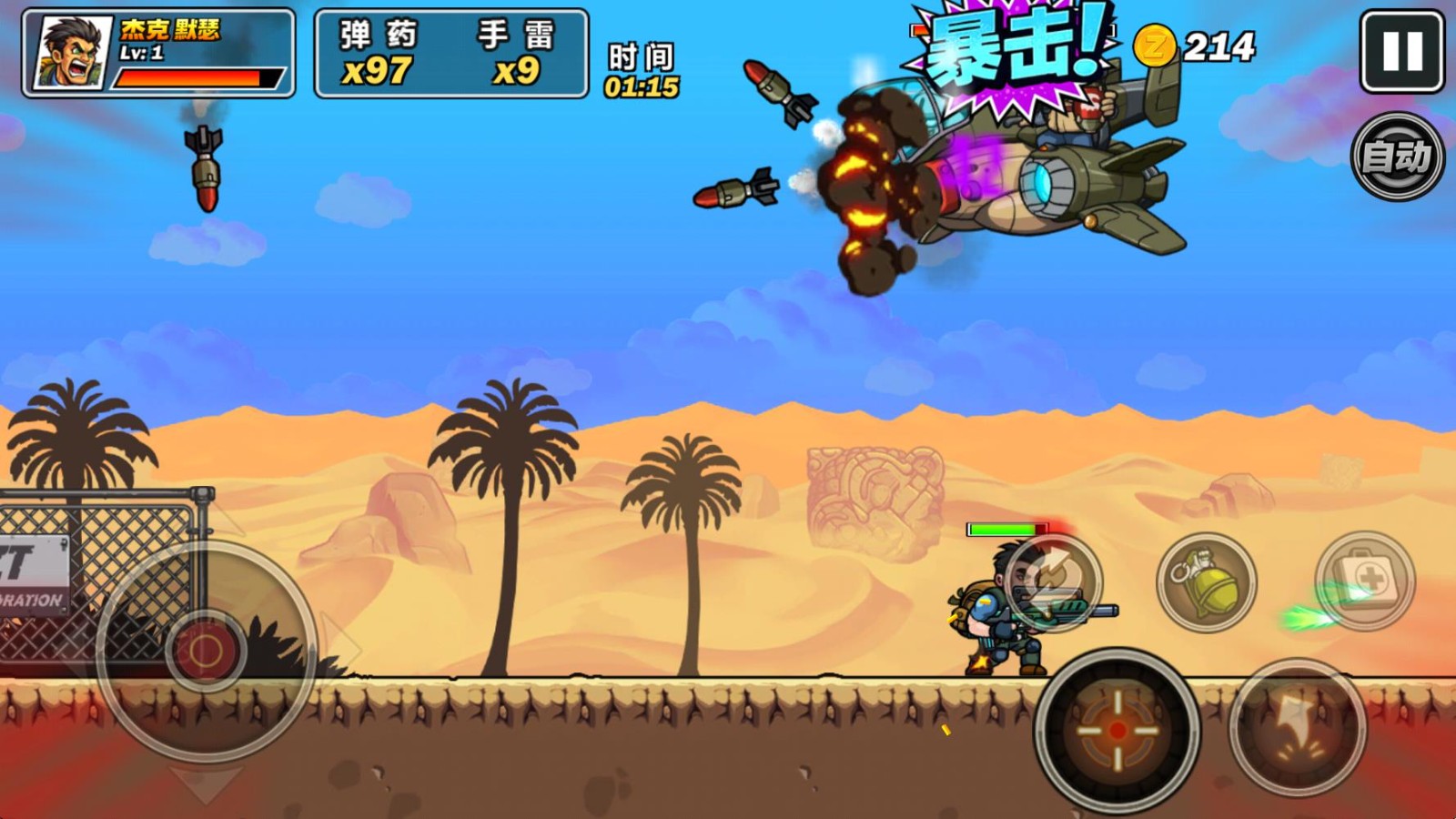The width and height of the screenshot is (1456, 819).
Task: Throw a grenade with the grenade button
Action: point(1206,581)
